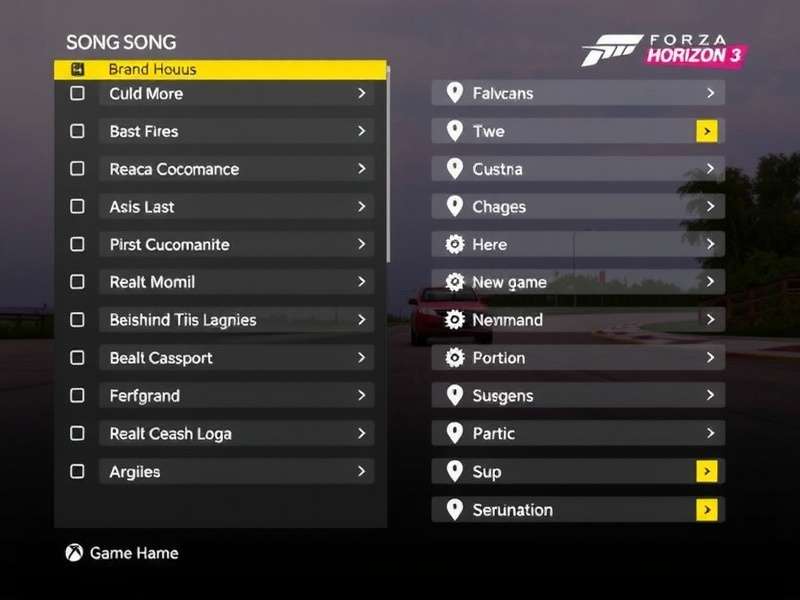
Task: Toggle the Realt Momil checkbox
Action: pyautogui.click(x=77, y=283)
